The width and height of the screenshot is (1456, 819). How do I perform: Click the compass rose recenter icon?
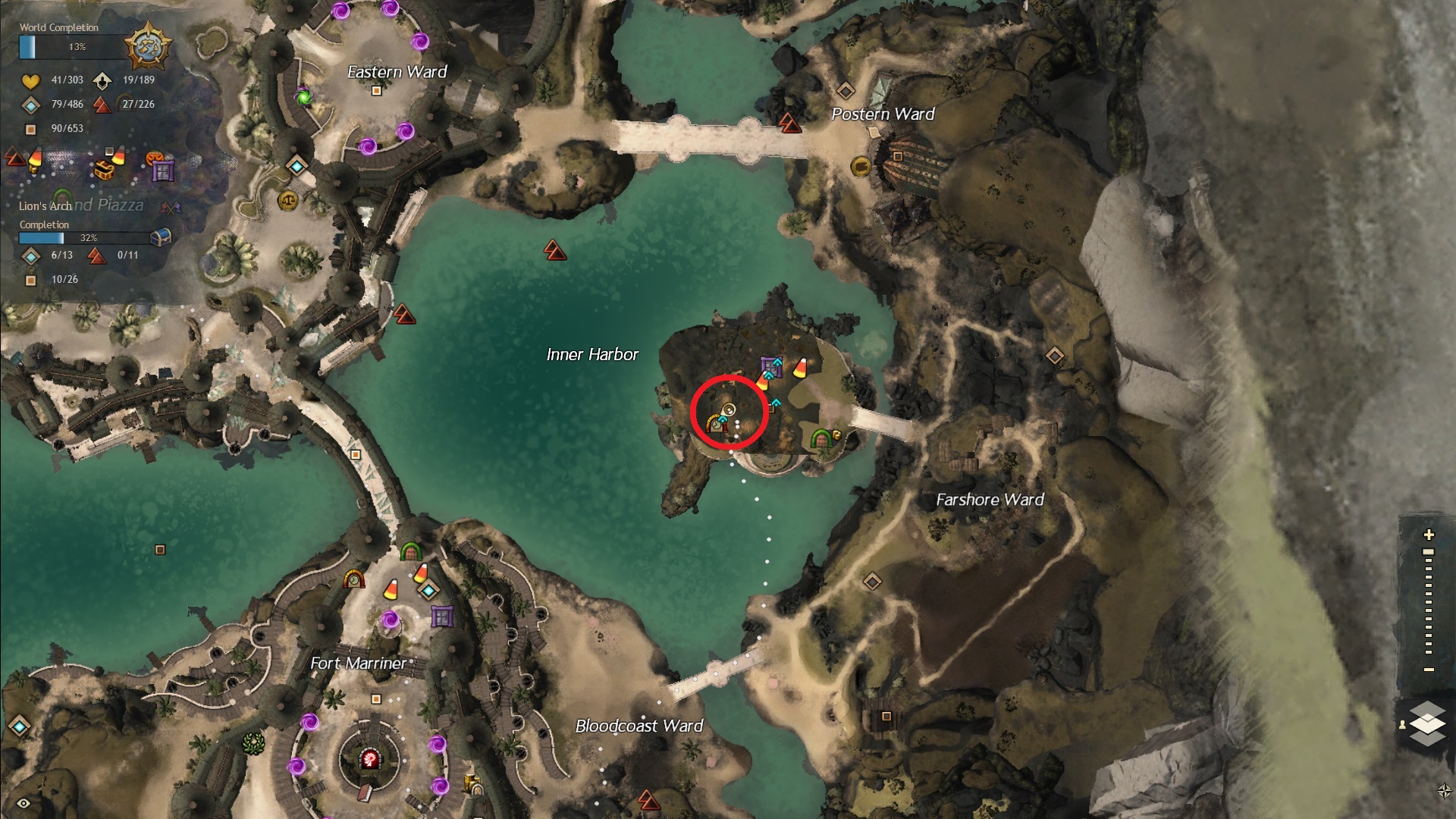point(1444,791)
